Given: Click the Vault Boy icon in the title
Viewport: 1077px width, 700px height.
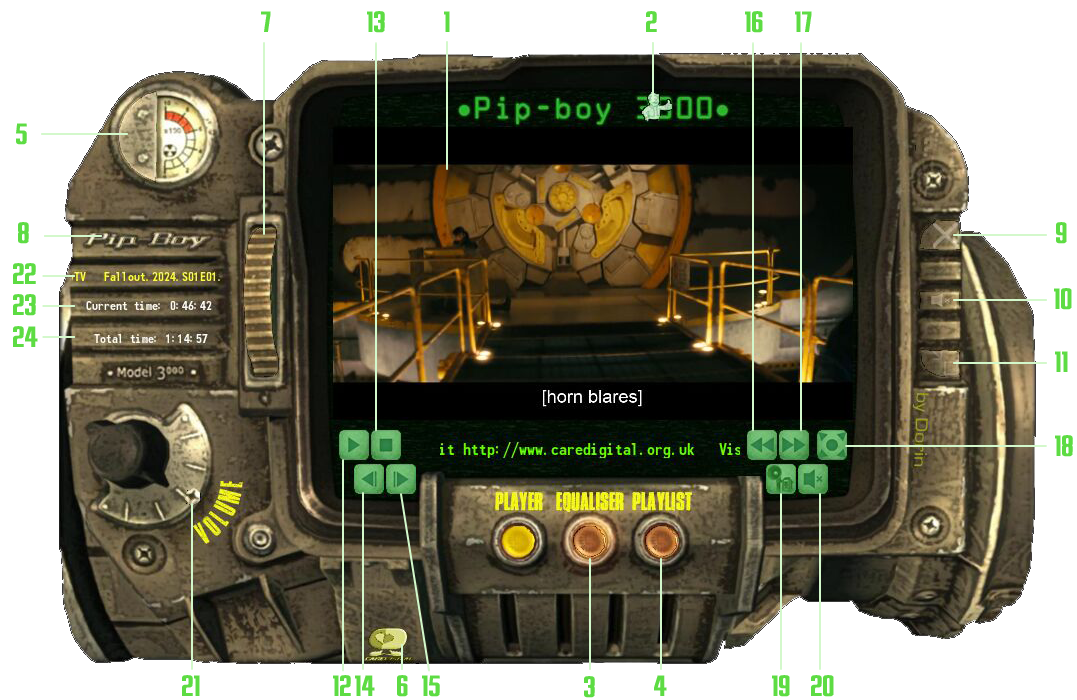Looking at the screenshot, I should click(655, 106).
